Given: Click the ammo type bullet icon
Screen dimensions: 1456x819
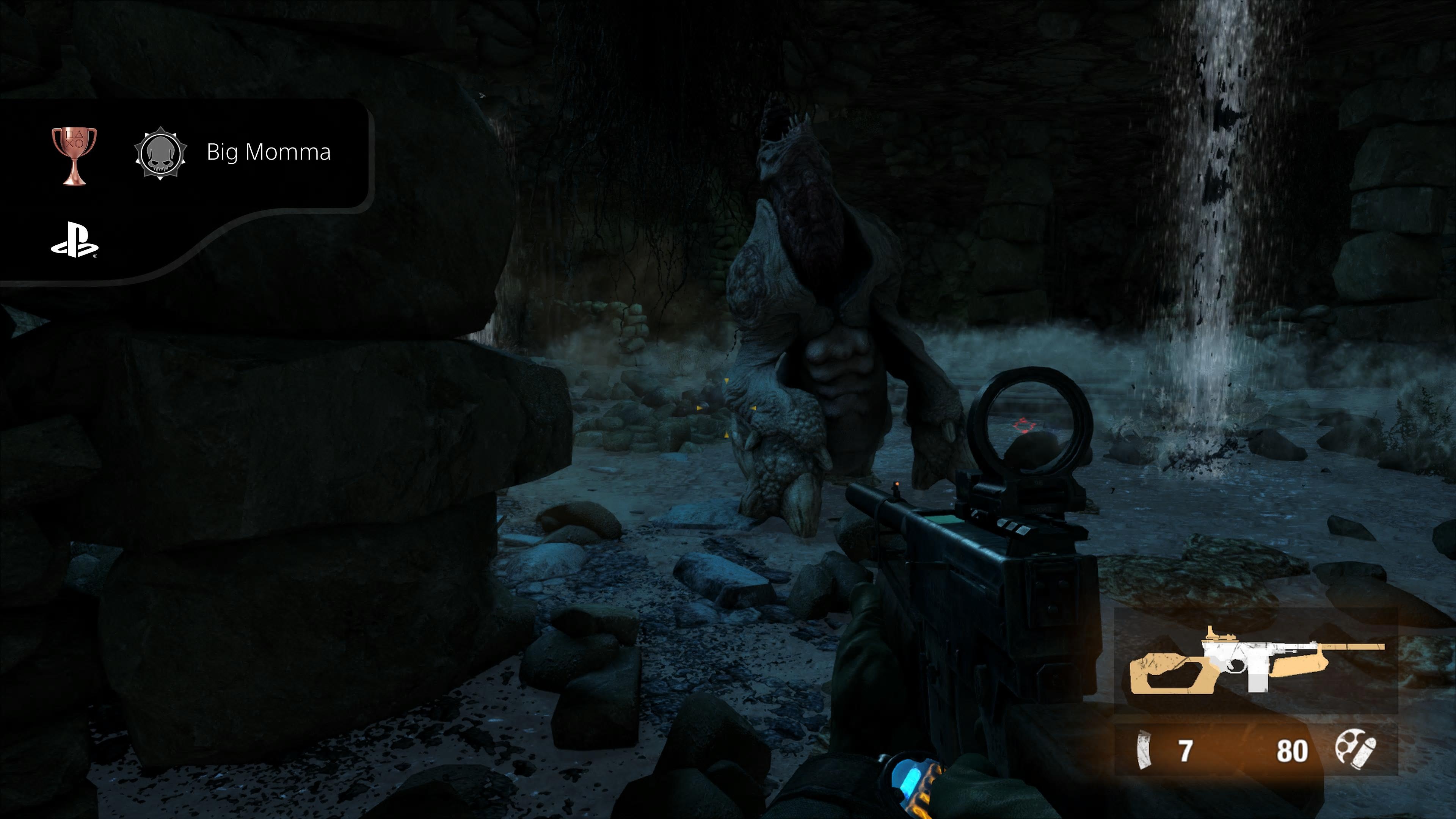Looking at the screenshot, I should pos(1356,750).
